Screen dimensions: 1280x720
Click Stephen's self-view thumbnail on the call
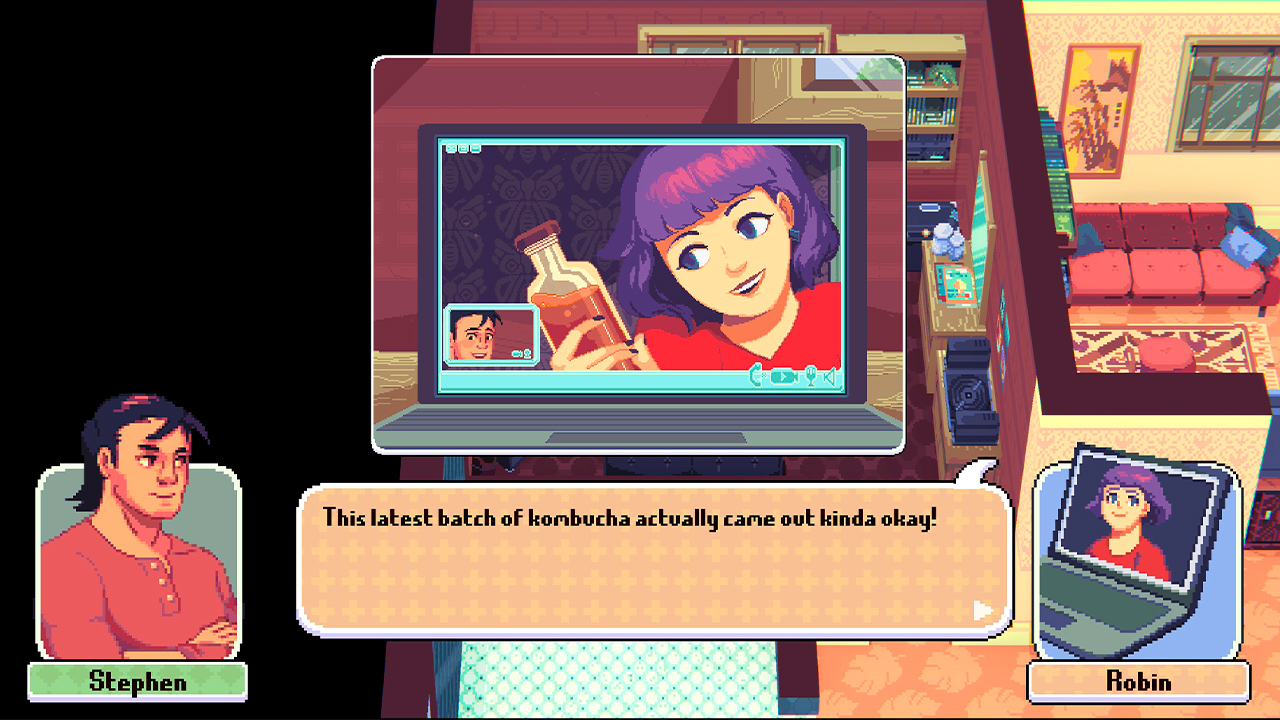[490, 332]
